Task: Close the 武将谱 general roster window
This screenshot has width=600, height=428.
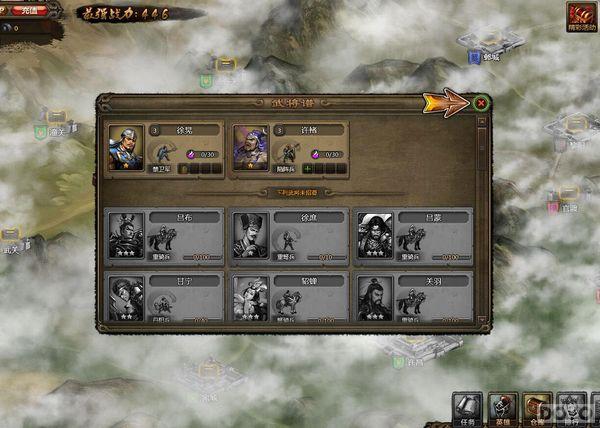Action: [x=481, y=102]
